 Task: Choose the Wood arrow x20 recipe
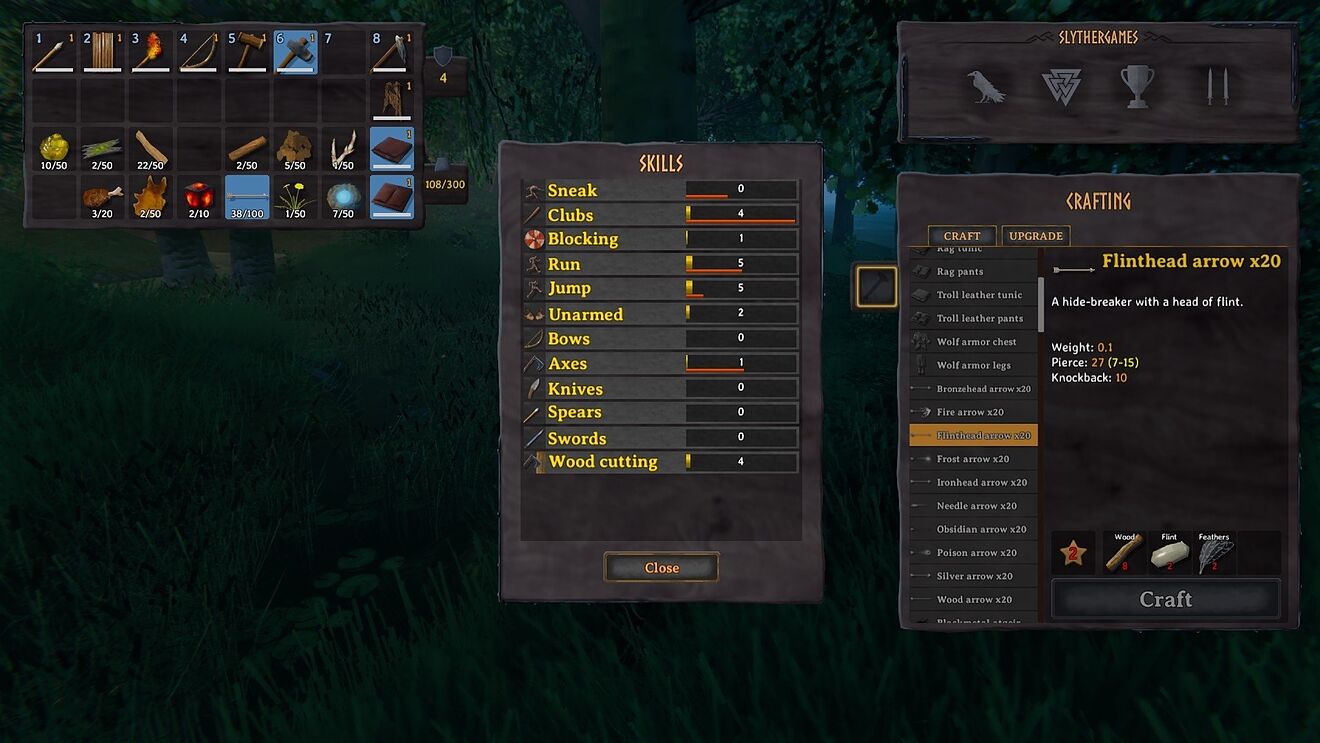[x=973, y=599]
